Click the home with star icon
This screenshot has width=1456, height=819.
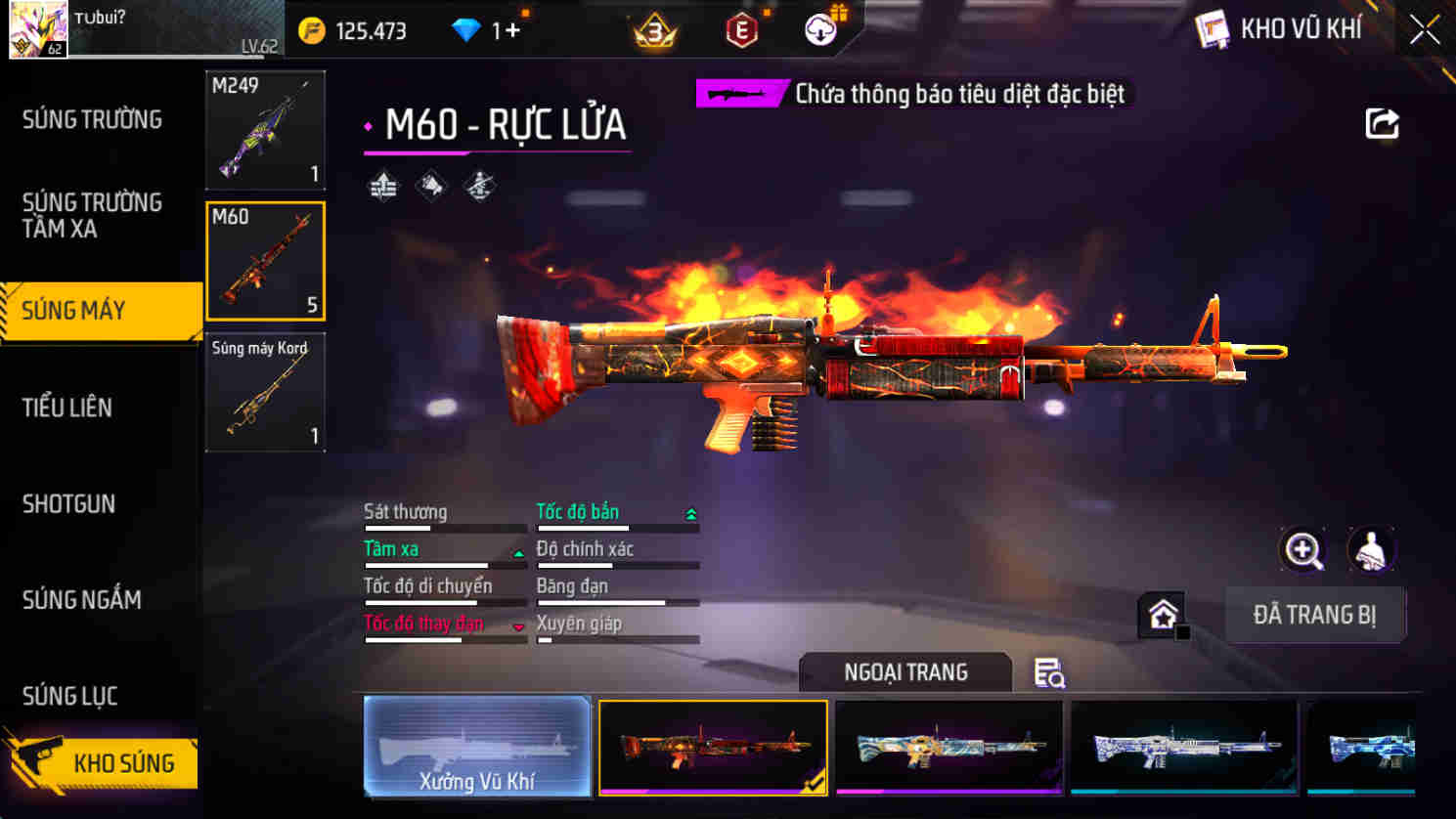(1161, 615)
